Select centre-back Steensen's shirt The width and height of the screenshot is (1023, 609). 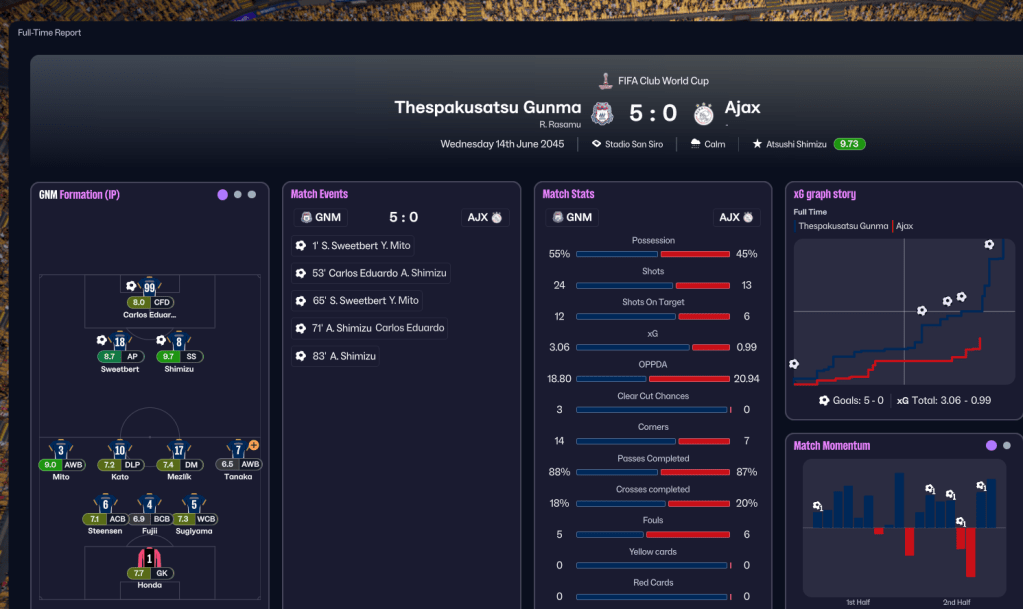point(105,505)
